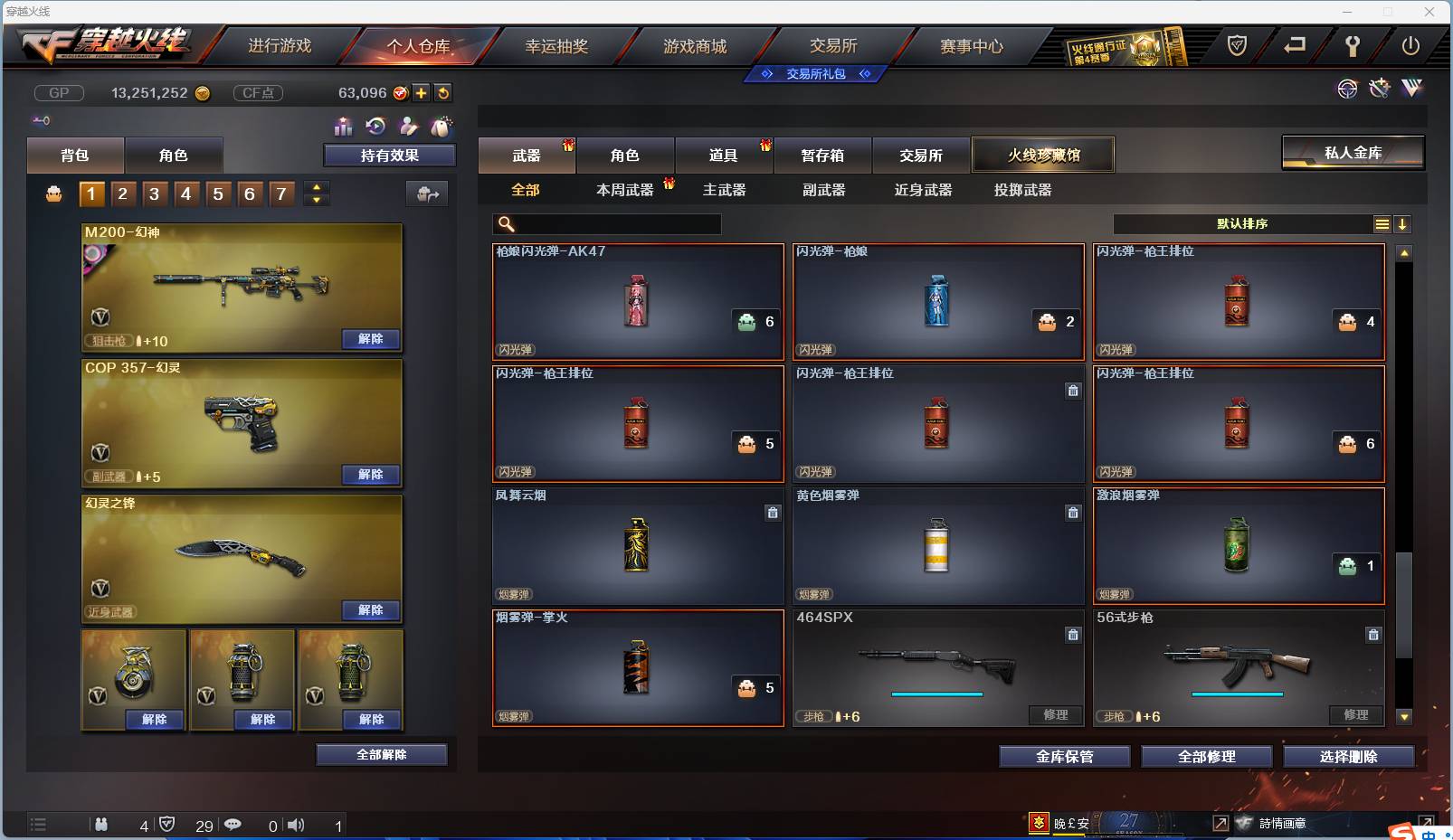Open the 游戏商城 menu item
This screenshot has height=840, width=1453.
pyautogui.click(x=696, y=45)
